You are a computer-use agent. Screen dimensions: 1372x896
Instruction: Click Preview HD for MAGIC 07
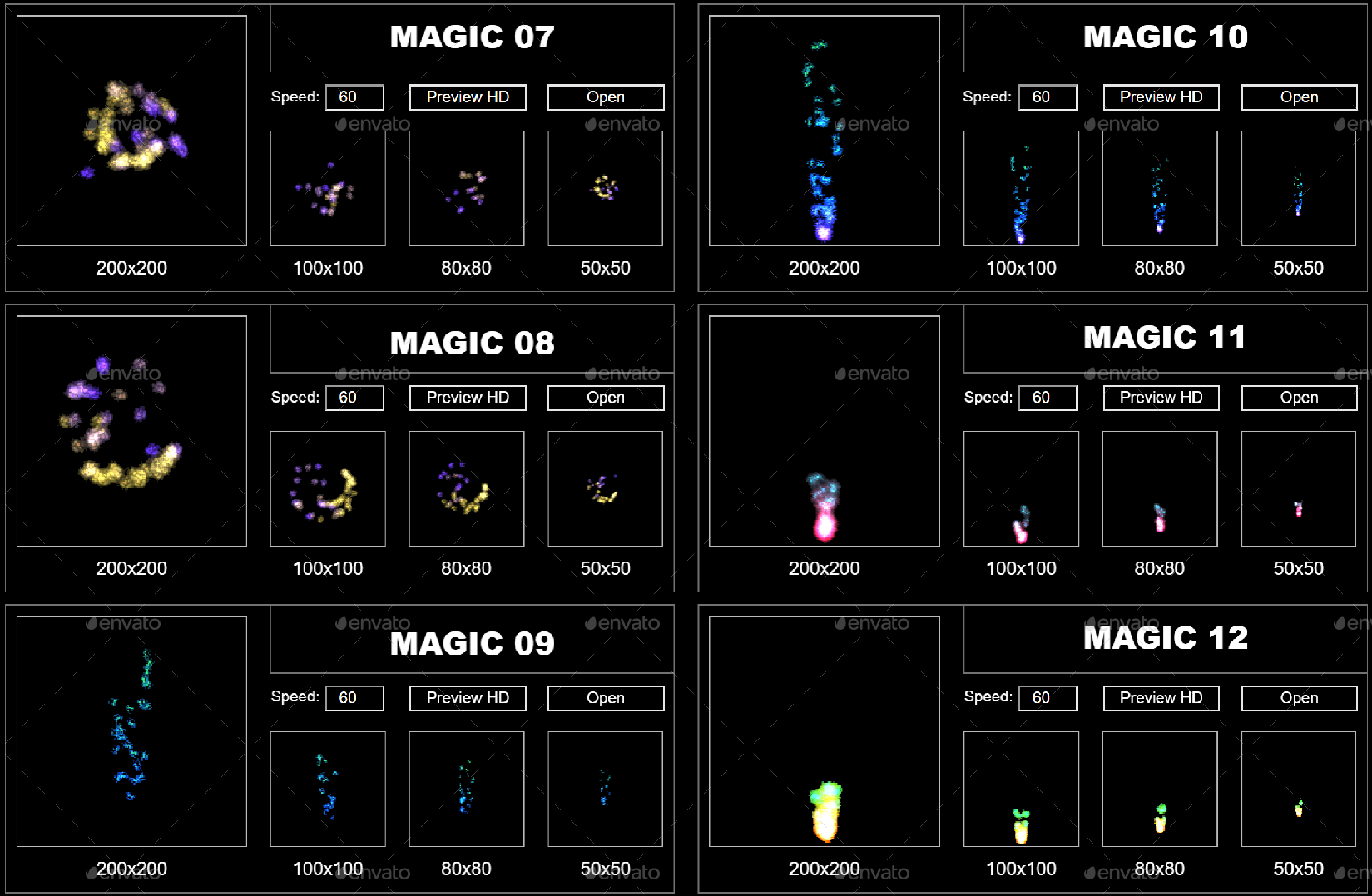[x=467, y=97]
